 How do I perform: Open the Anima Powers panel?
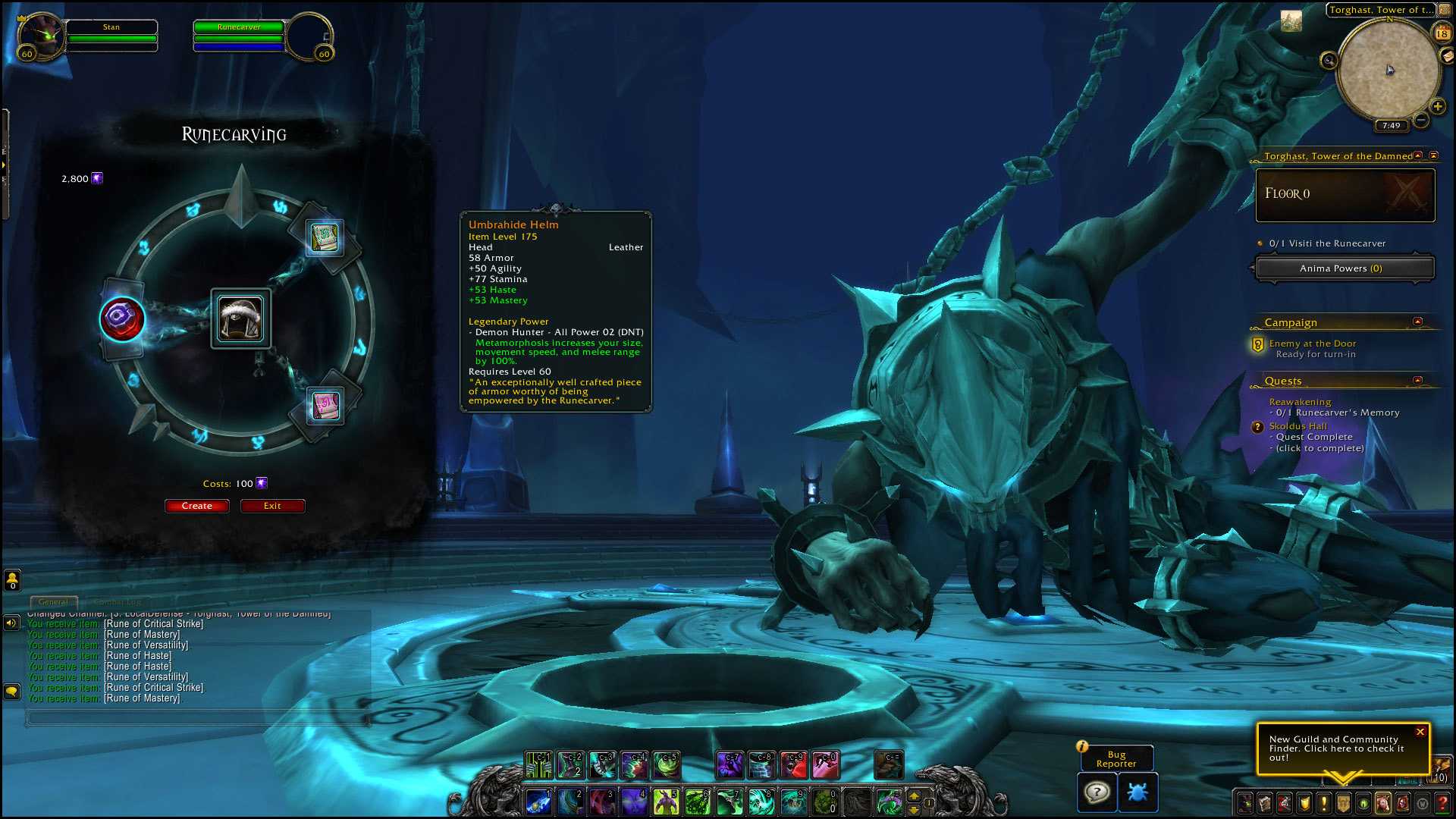click(x=1344, y=268)
